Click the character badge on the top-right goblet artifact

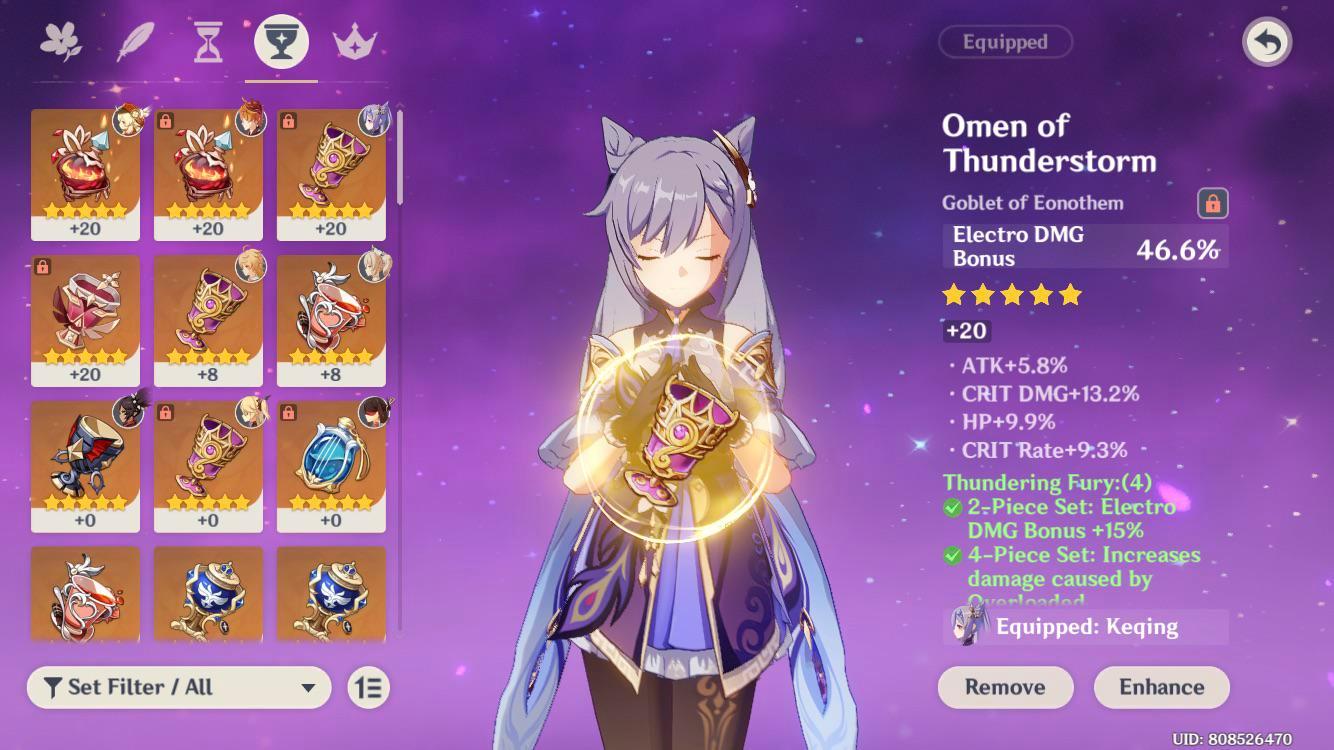tap(375, 122)
